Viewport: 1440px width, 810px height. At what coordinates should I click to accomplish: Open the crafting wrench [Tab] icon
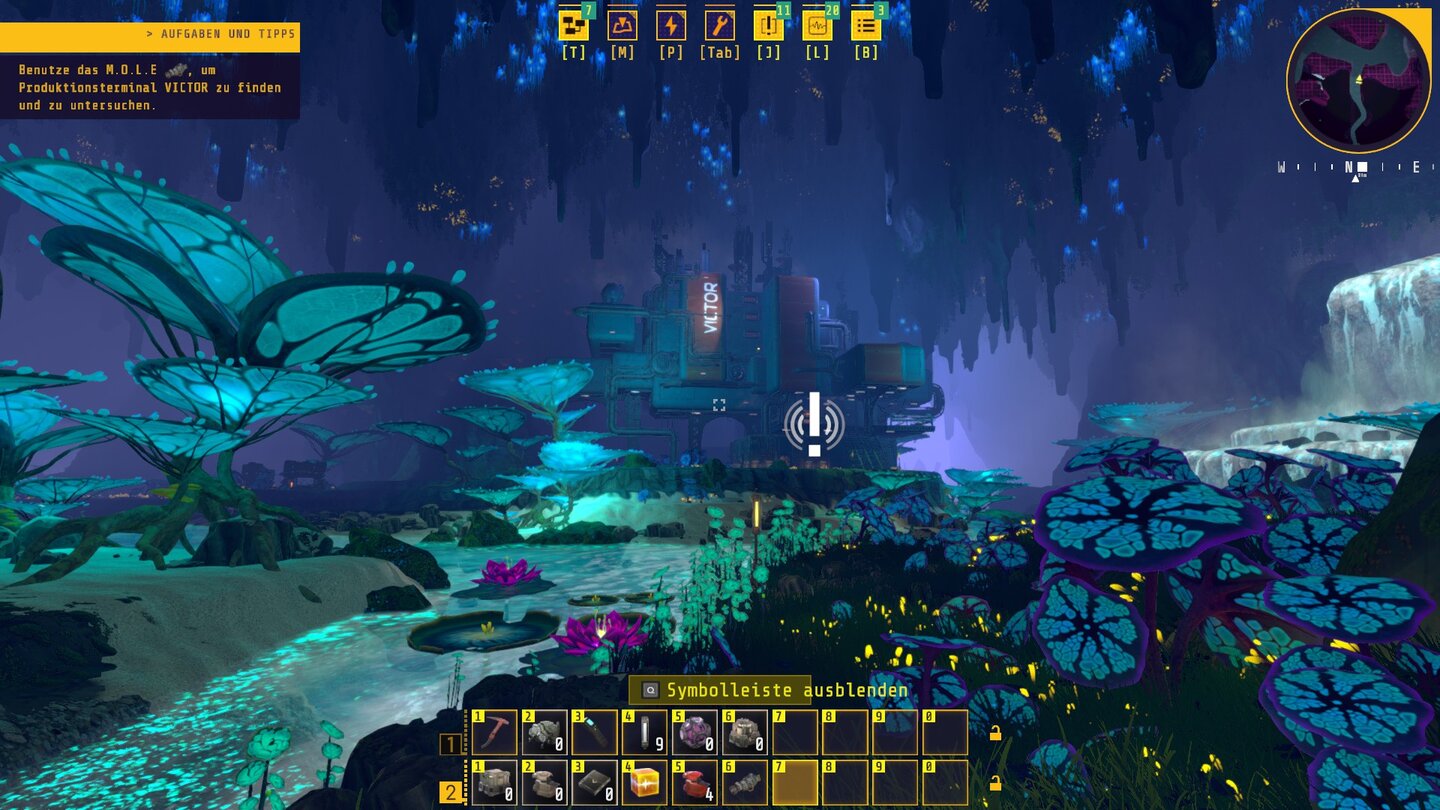click(719, 25)
